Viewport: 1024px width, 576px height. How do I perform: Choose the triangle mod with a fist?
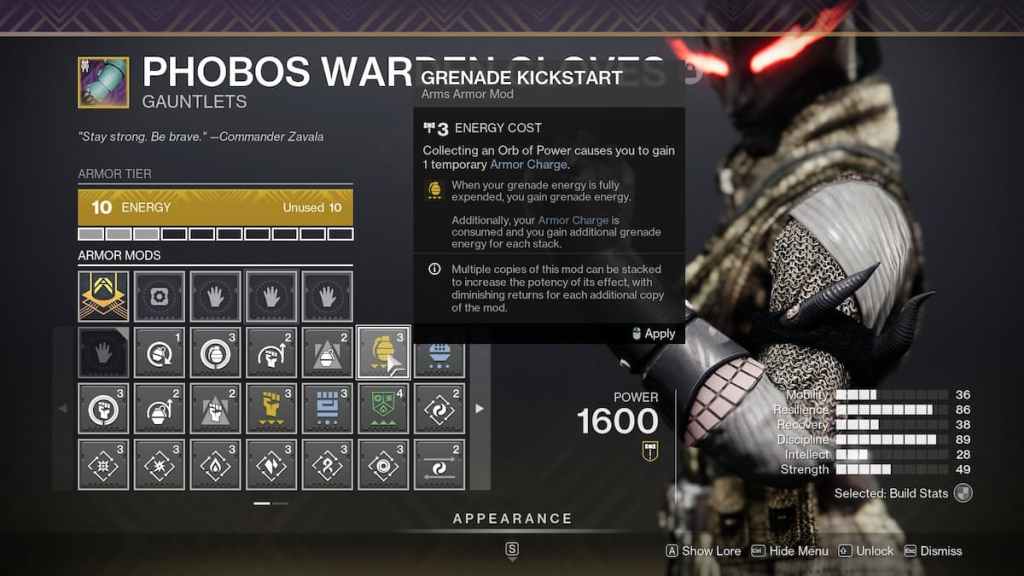tap(215, 408)
